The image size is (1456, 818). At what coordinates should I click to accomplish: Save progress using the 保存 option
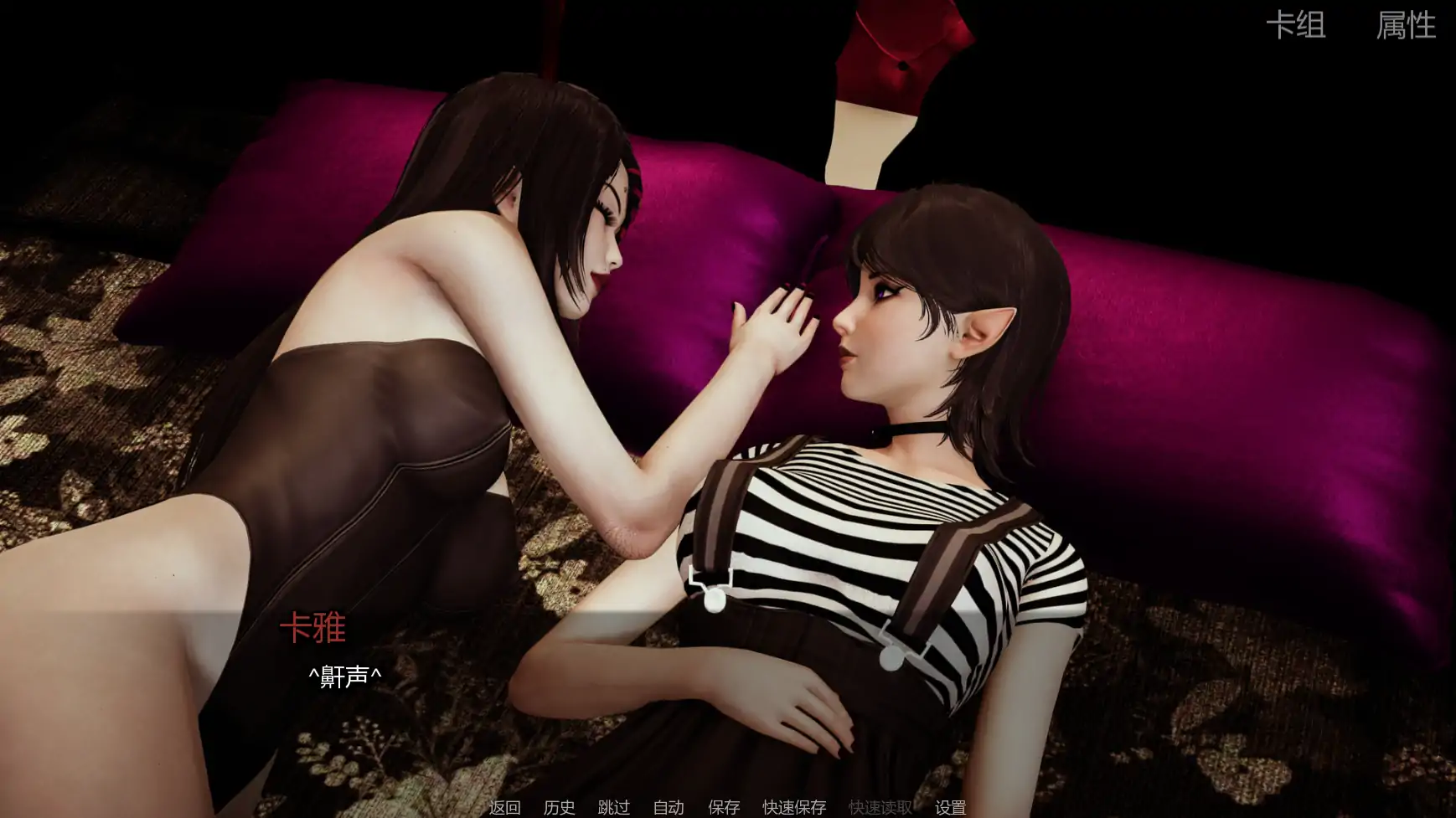pyautogui.click(x=723, y=807)
